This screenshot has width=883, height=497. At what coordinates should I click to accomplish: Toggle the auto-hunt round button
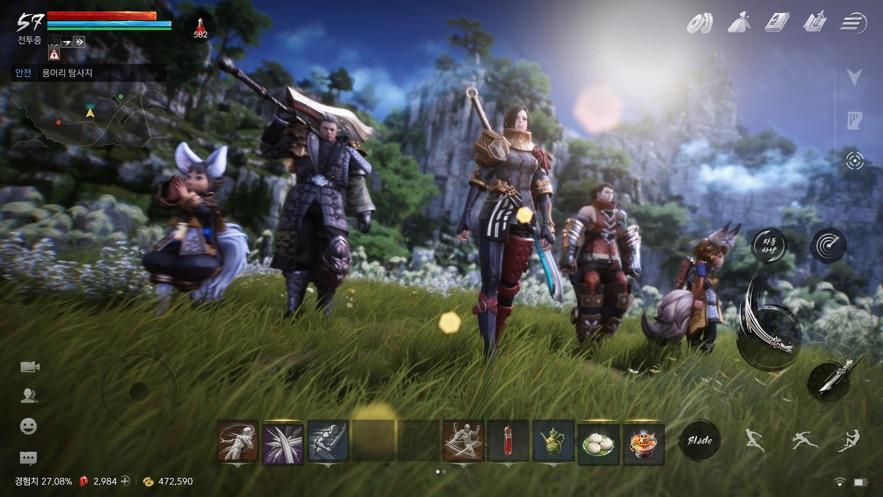(x=770, y=244)
